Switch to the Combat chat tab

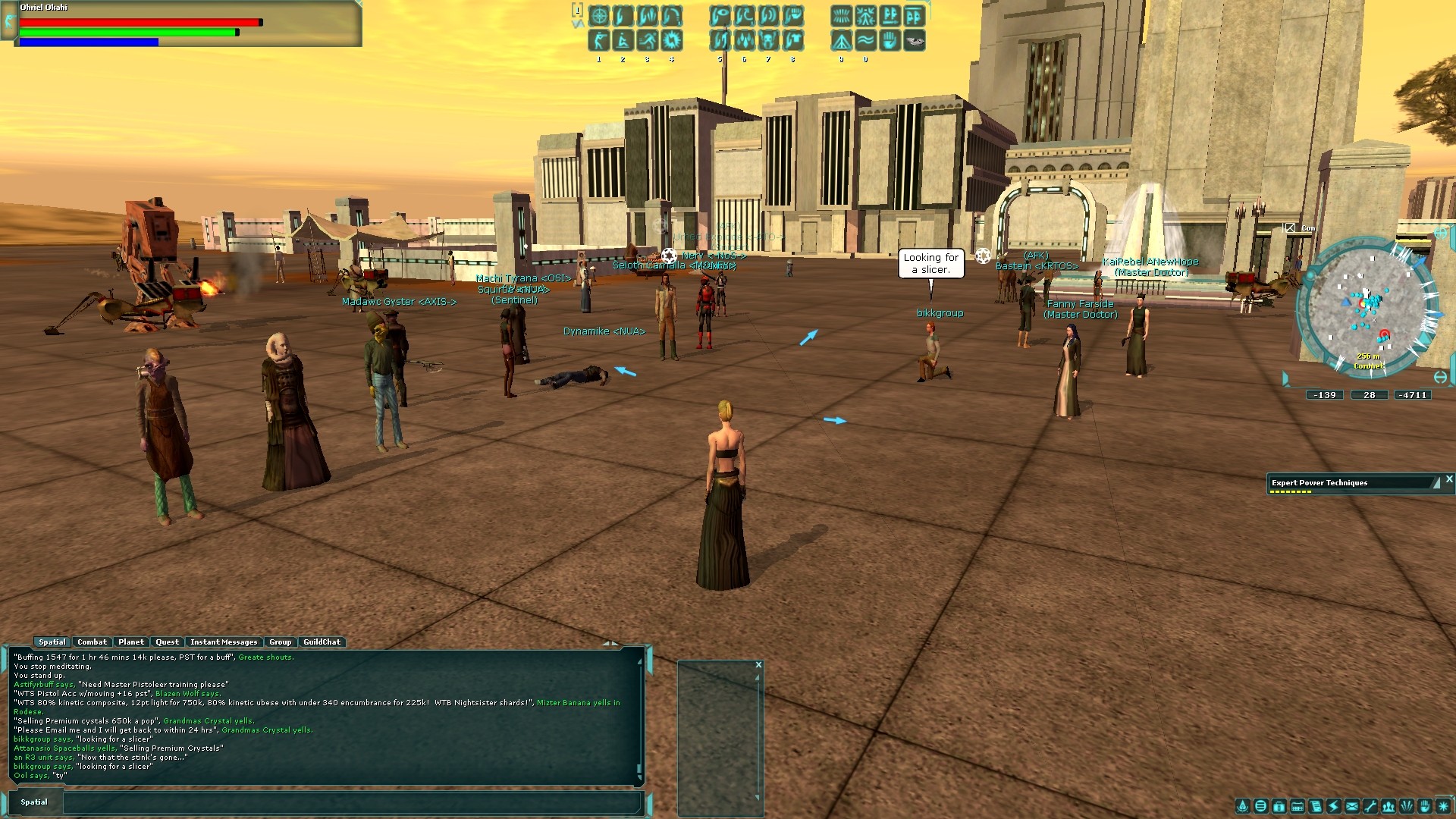pyautogui.click(x=93, y=642)
